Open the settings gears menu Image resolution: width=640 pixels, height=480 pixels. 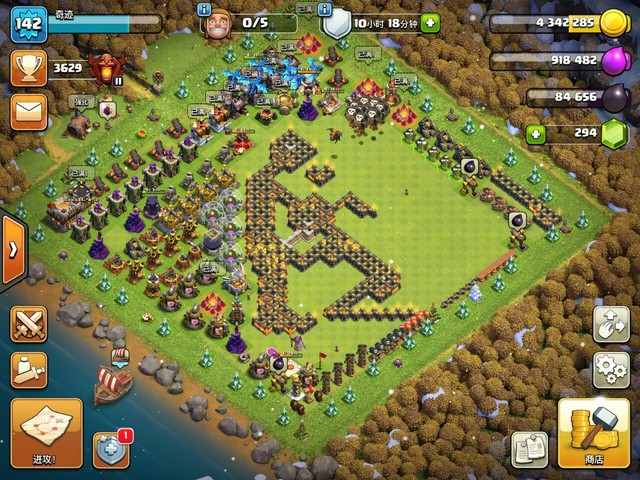[x=611, y=369]
